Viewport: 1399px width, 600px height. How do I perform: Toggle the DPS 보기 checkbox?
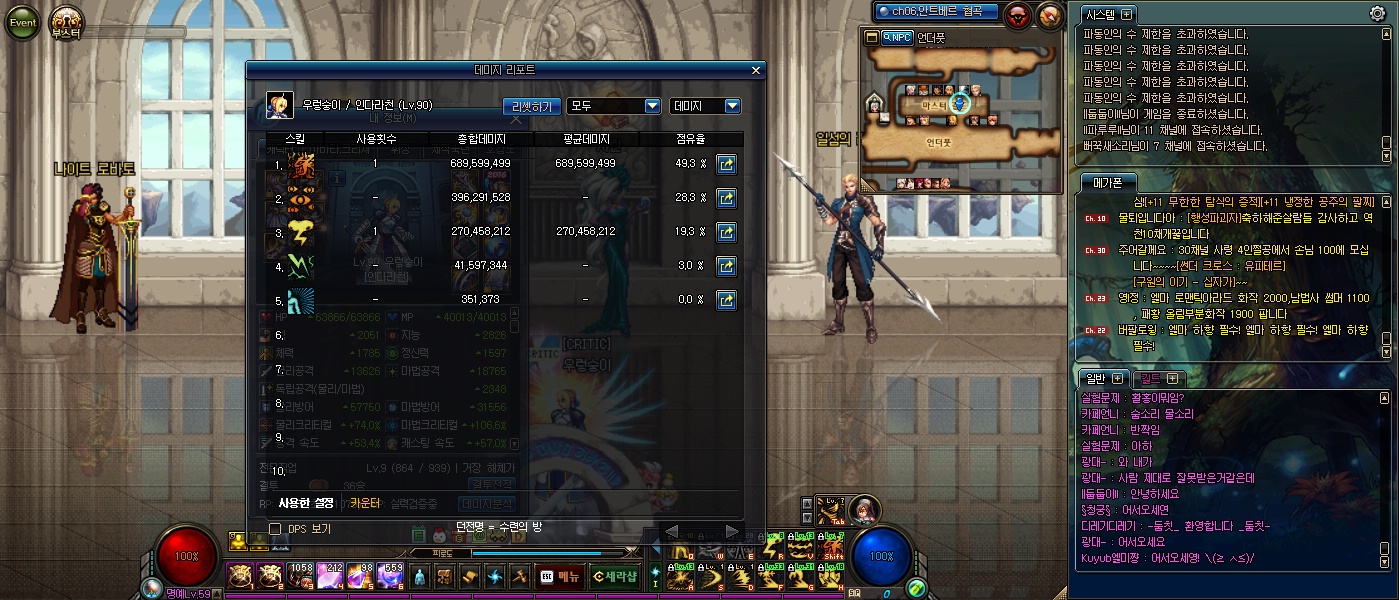[x=275, y=528]
